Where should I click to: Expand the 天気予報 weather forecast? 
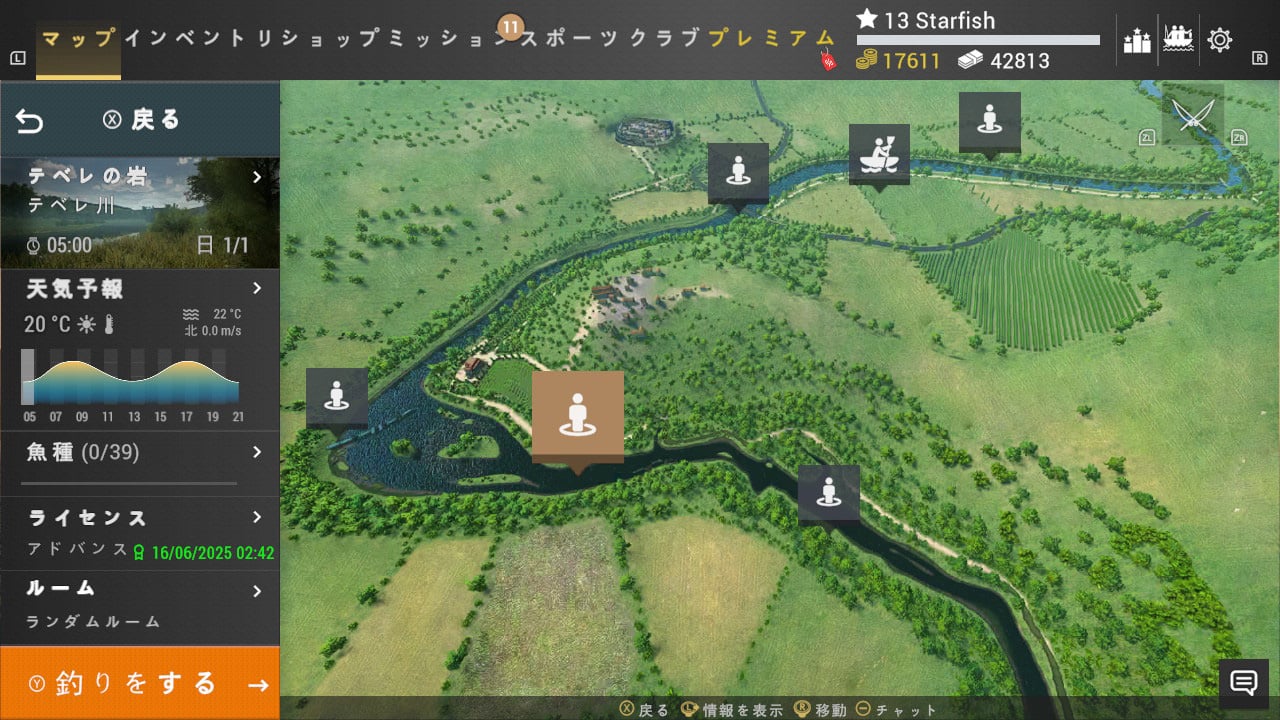click(140, 290)
